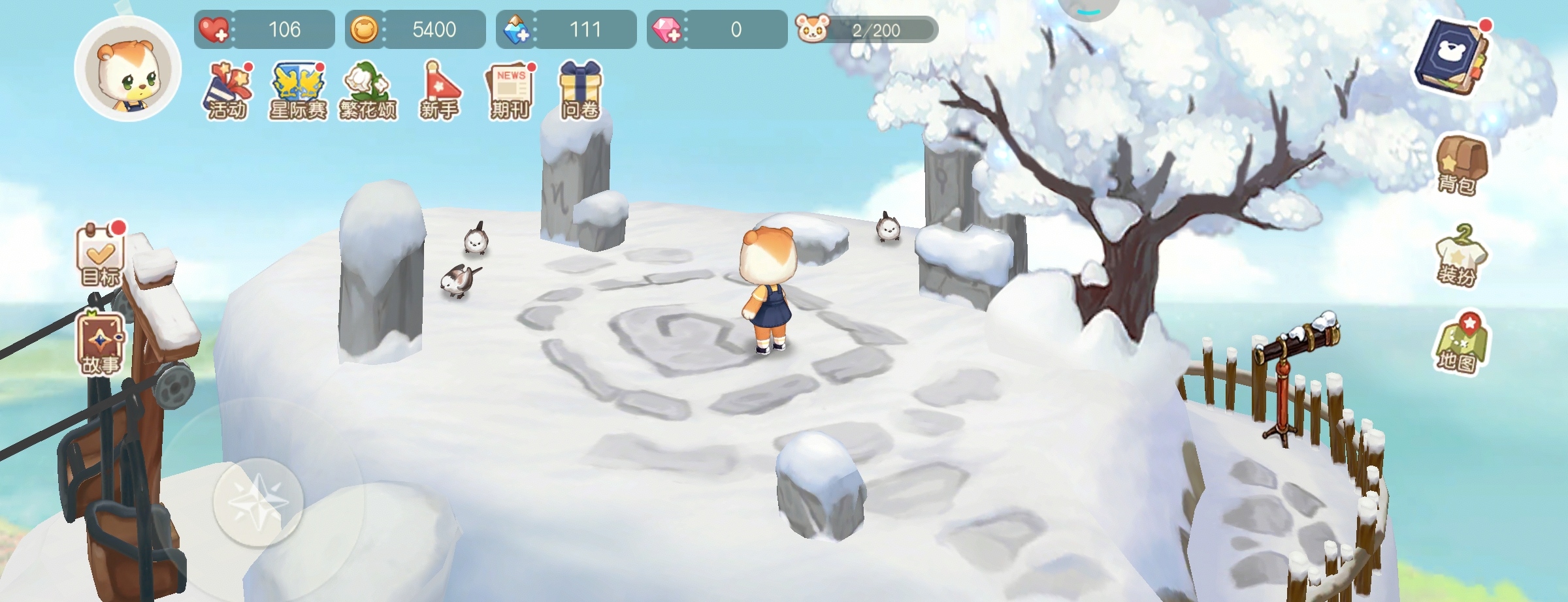Image resolution: width=1568 pixels, height=602 pixels.
Task: Read the 期刊 NEWS journal
Action: tap(510, 91)
